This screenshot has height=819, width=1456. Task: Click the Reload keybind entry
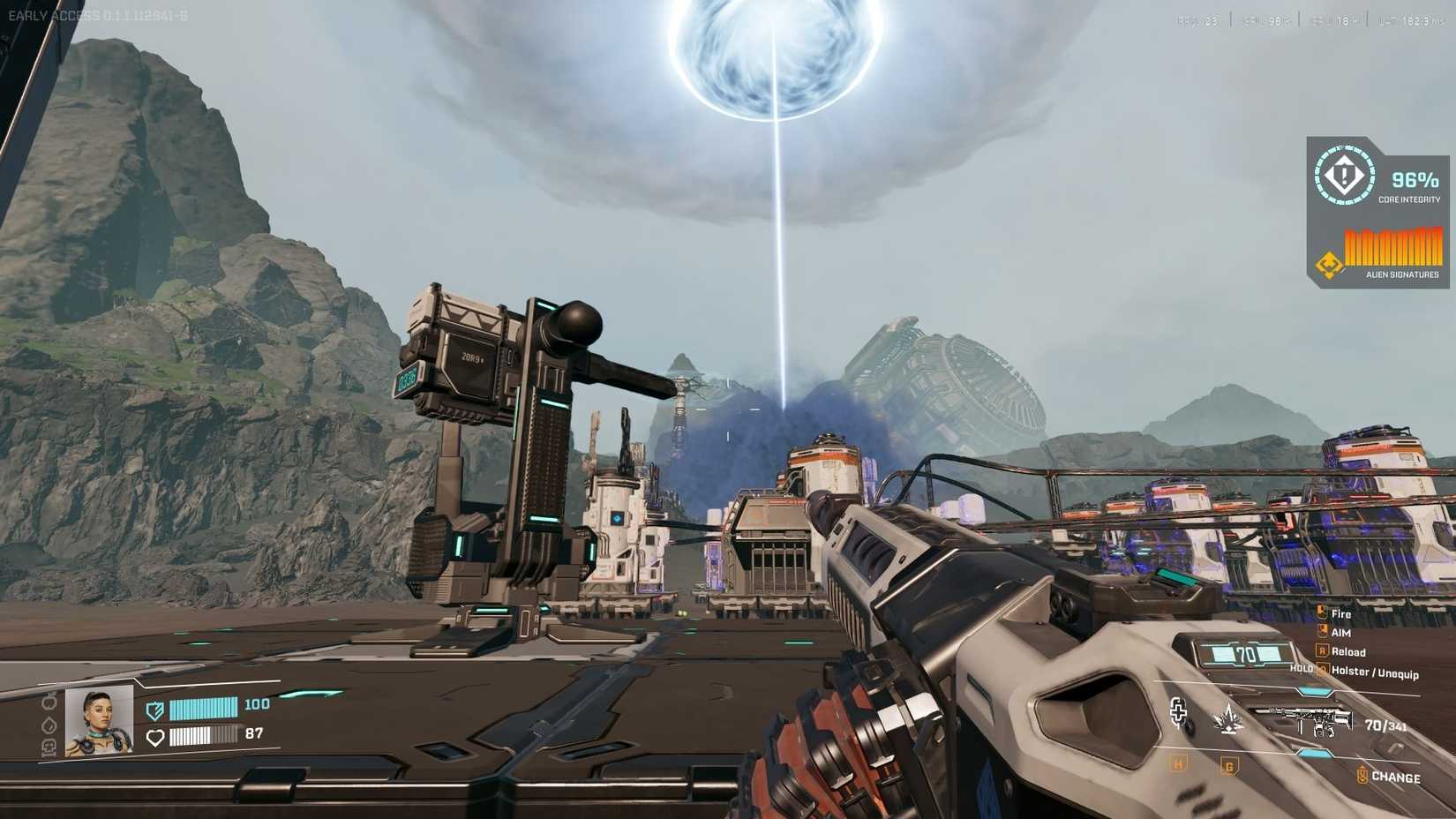click(1348, 652)
